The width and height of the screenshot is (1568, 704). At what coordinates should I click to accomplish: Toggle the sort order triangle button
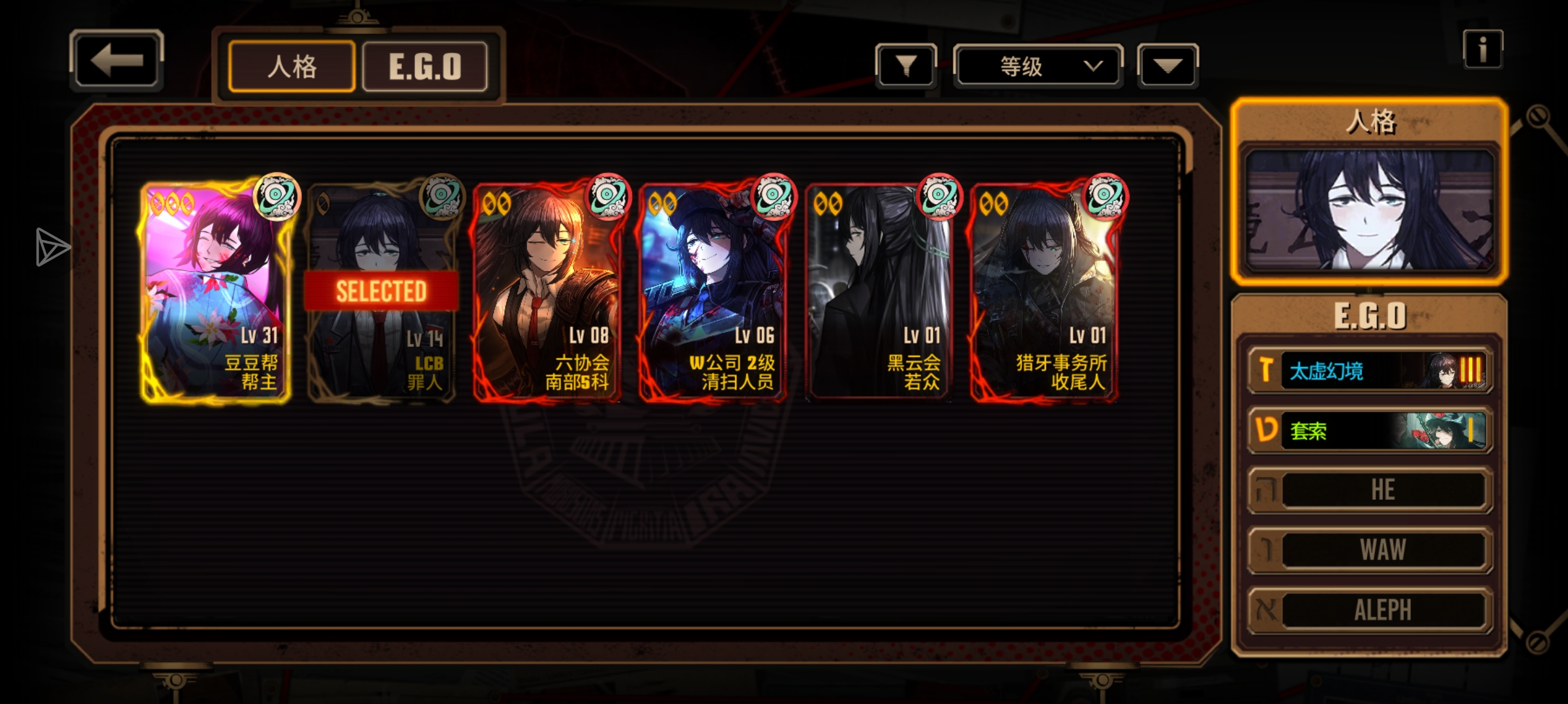(1168, 66)
